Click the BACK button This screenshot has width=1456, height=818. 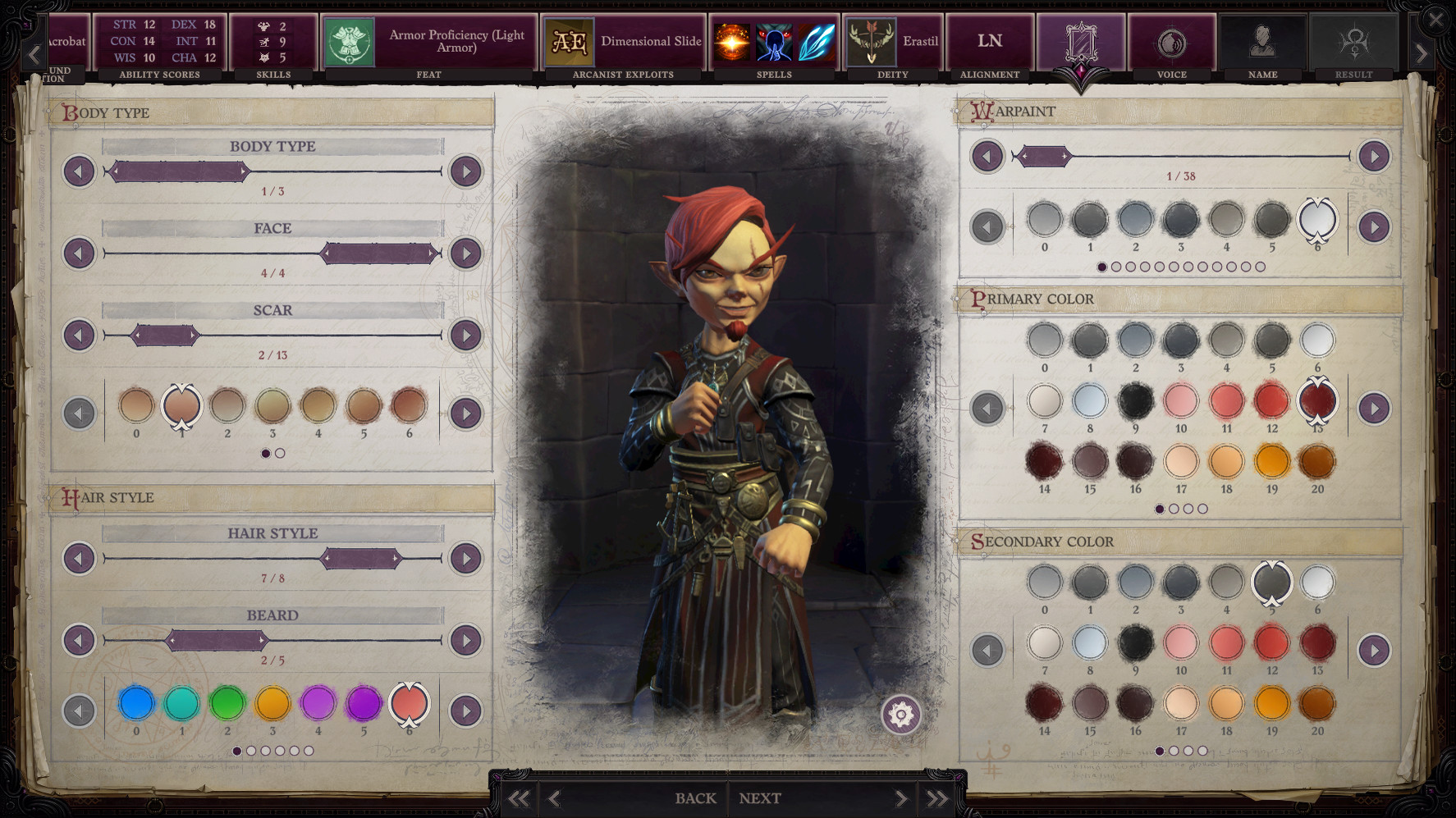coord(695,797)
